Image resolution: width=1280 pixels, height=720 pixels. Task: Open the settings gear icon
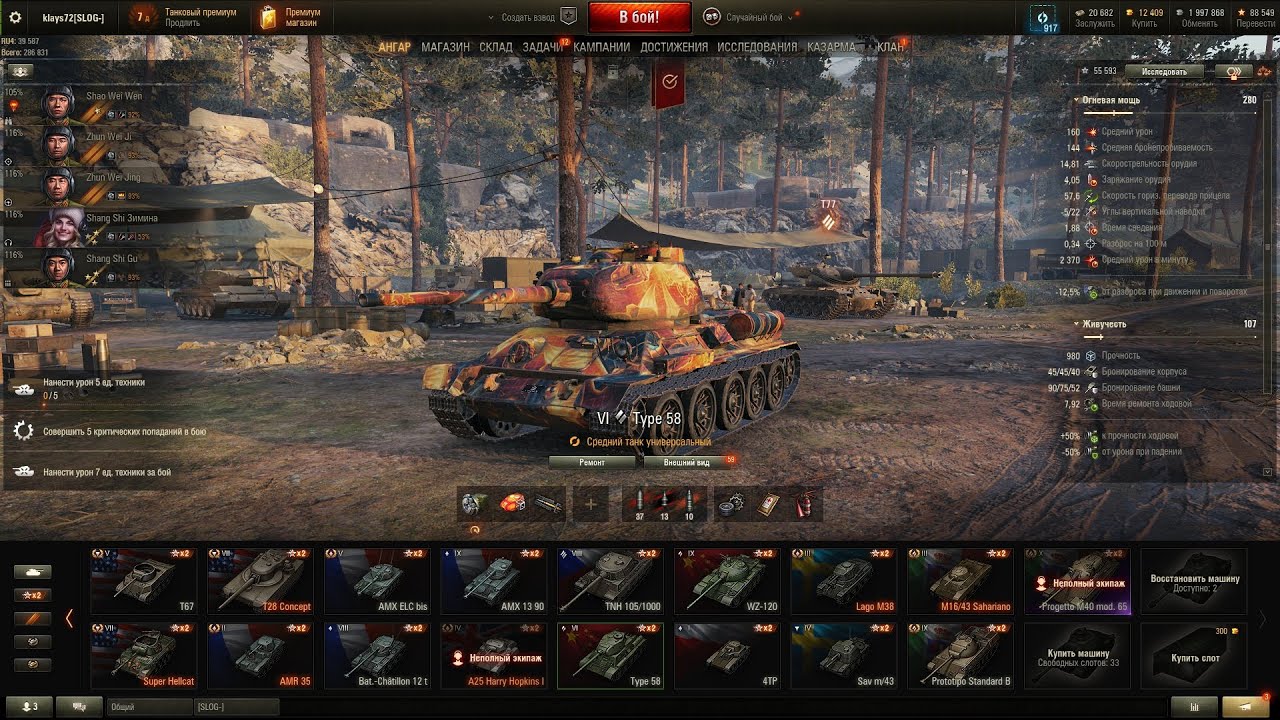pos(15,18)
